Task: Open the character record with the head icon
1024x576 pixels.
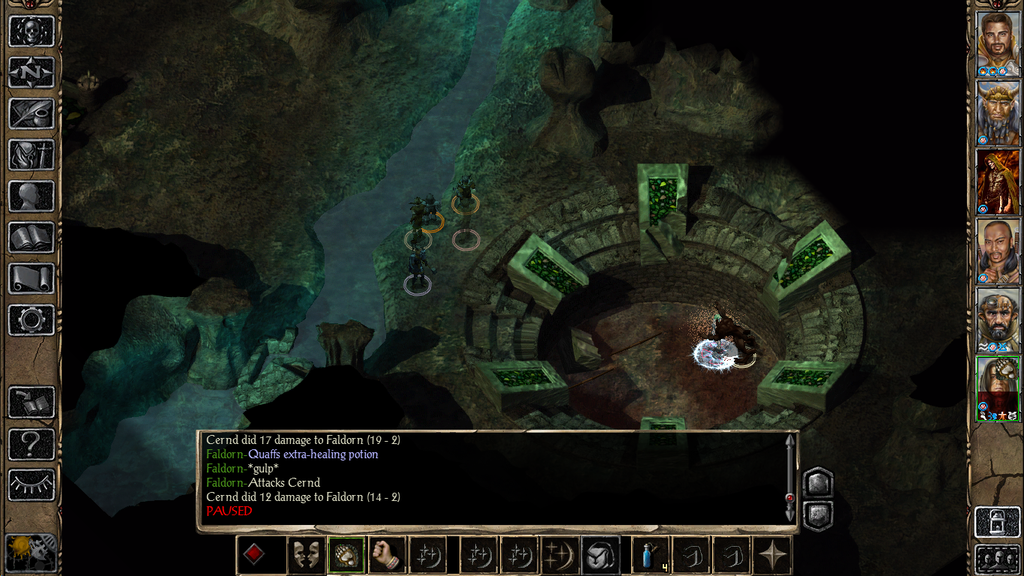Action: pos(30,196)
